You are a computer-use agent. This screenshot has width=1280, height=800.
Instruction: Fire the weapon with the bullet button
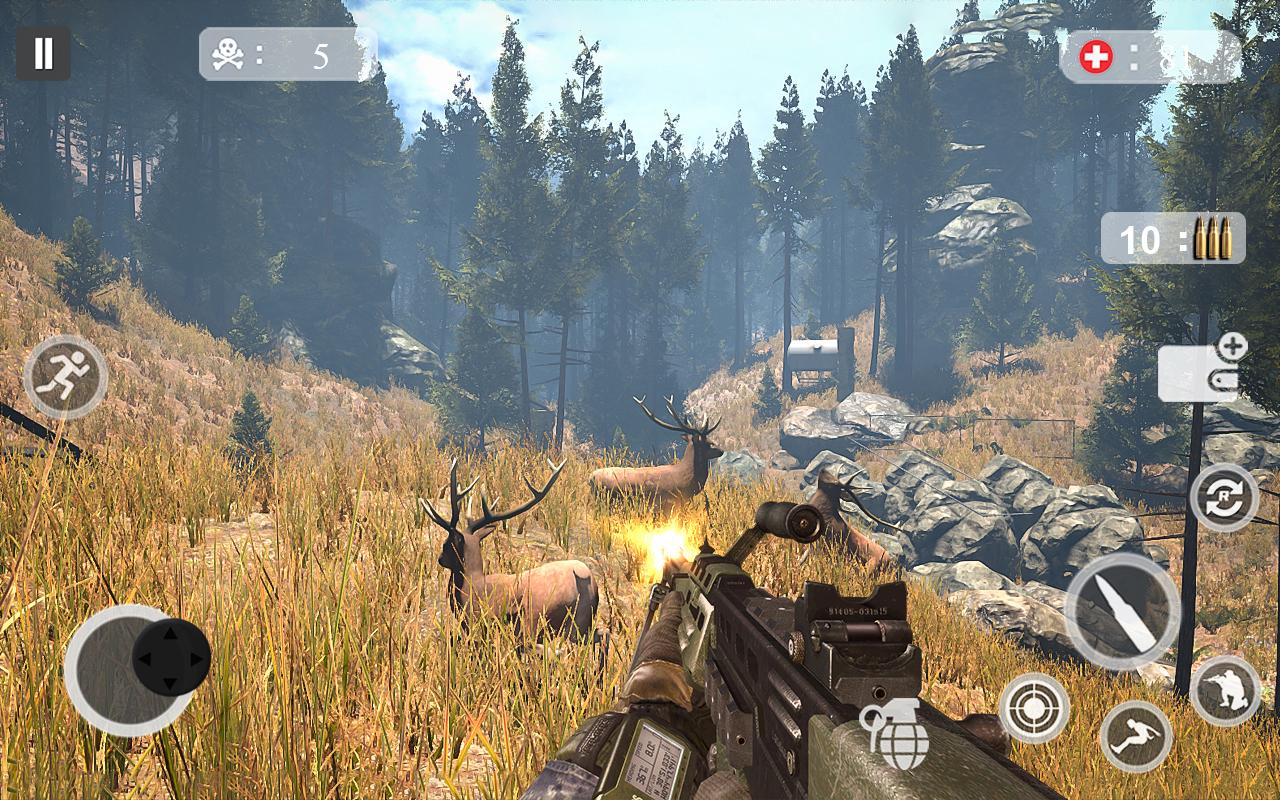1122,610
